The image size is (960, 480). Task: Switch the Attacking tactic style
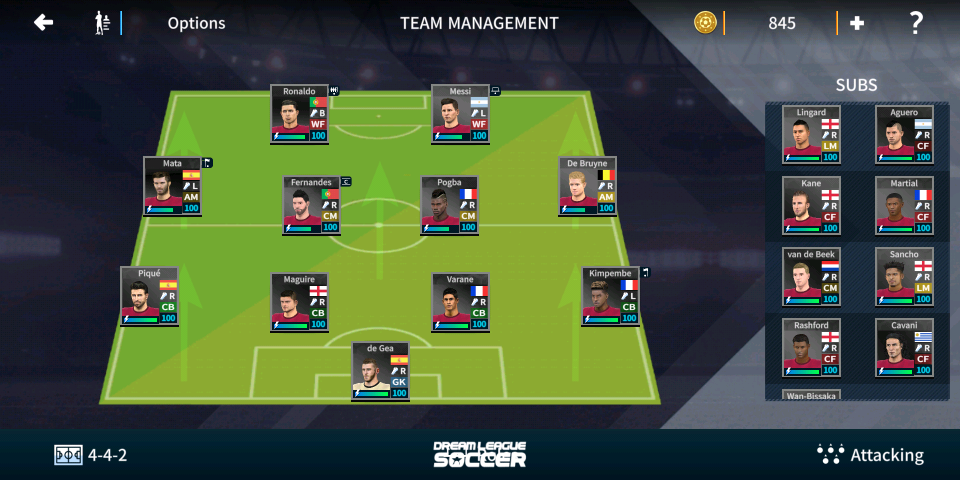pos(870,455)
